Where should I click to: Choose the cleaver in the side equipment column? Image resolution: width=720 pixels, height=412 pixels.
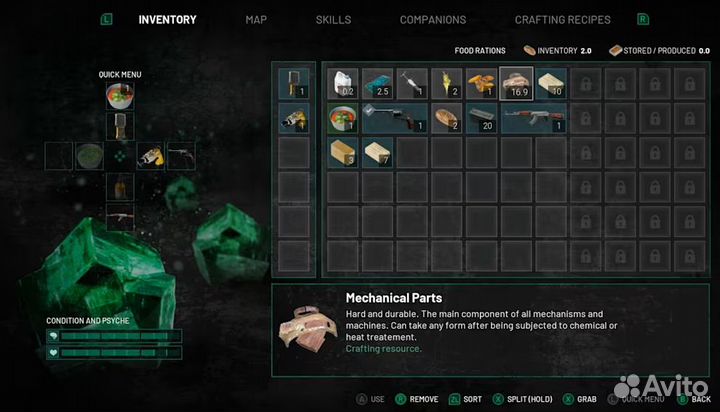coord(294,83)
